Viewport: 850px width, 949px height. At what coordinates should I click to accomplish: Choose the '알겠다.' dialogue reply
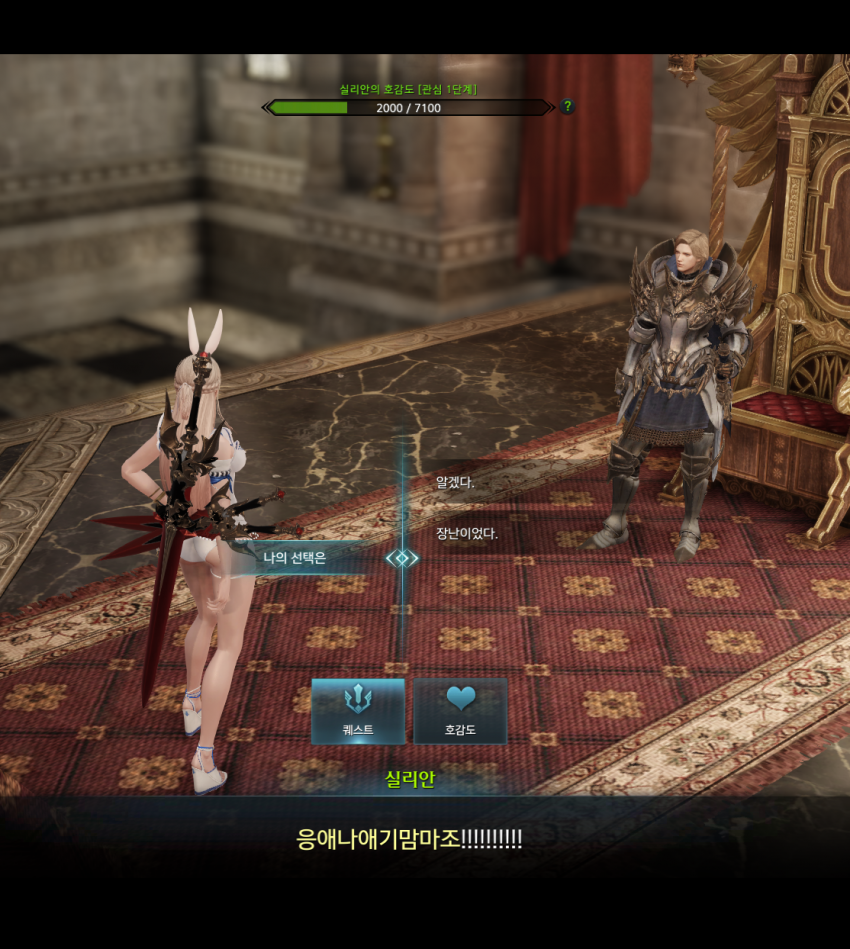456,482
